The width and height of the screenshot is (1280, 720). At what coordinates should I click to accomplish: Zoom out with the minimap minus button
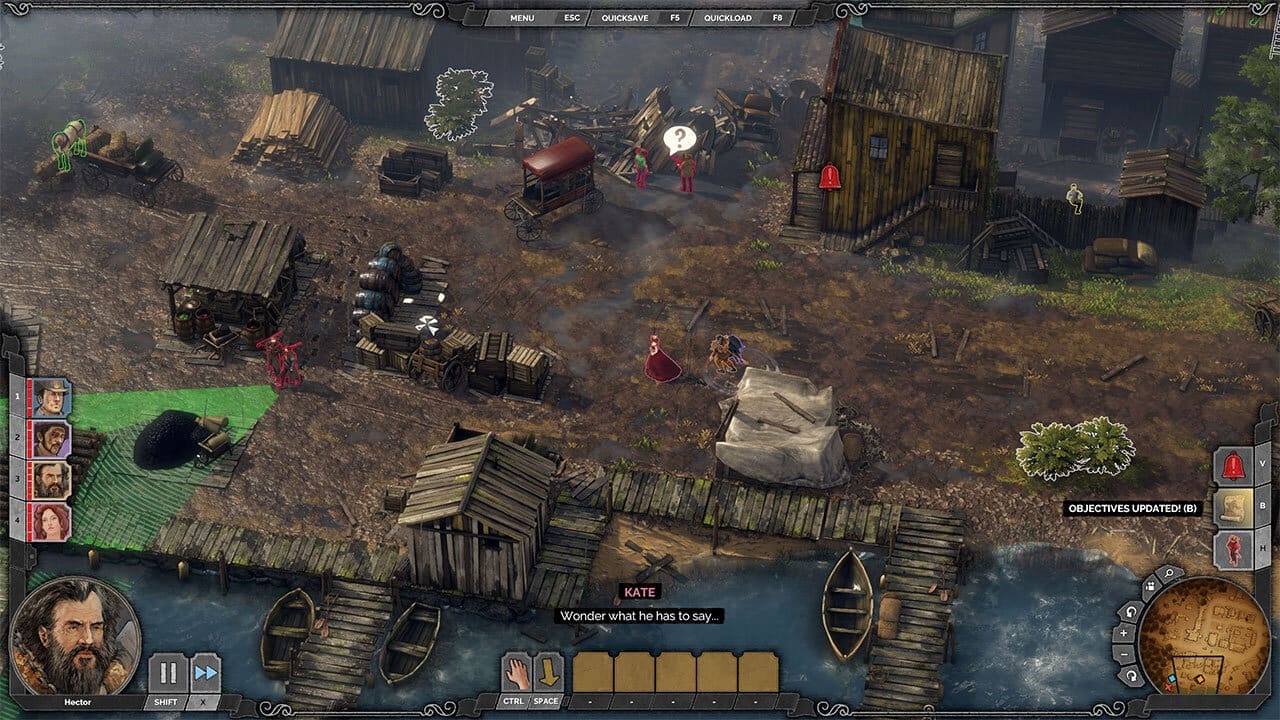(x=1124, y=654)
